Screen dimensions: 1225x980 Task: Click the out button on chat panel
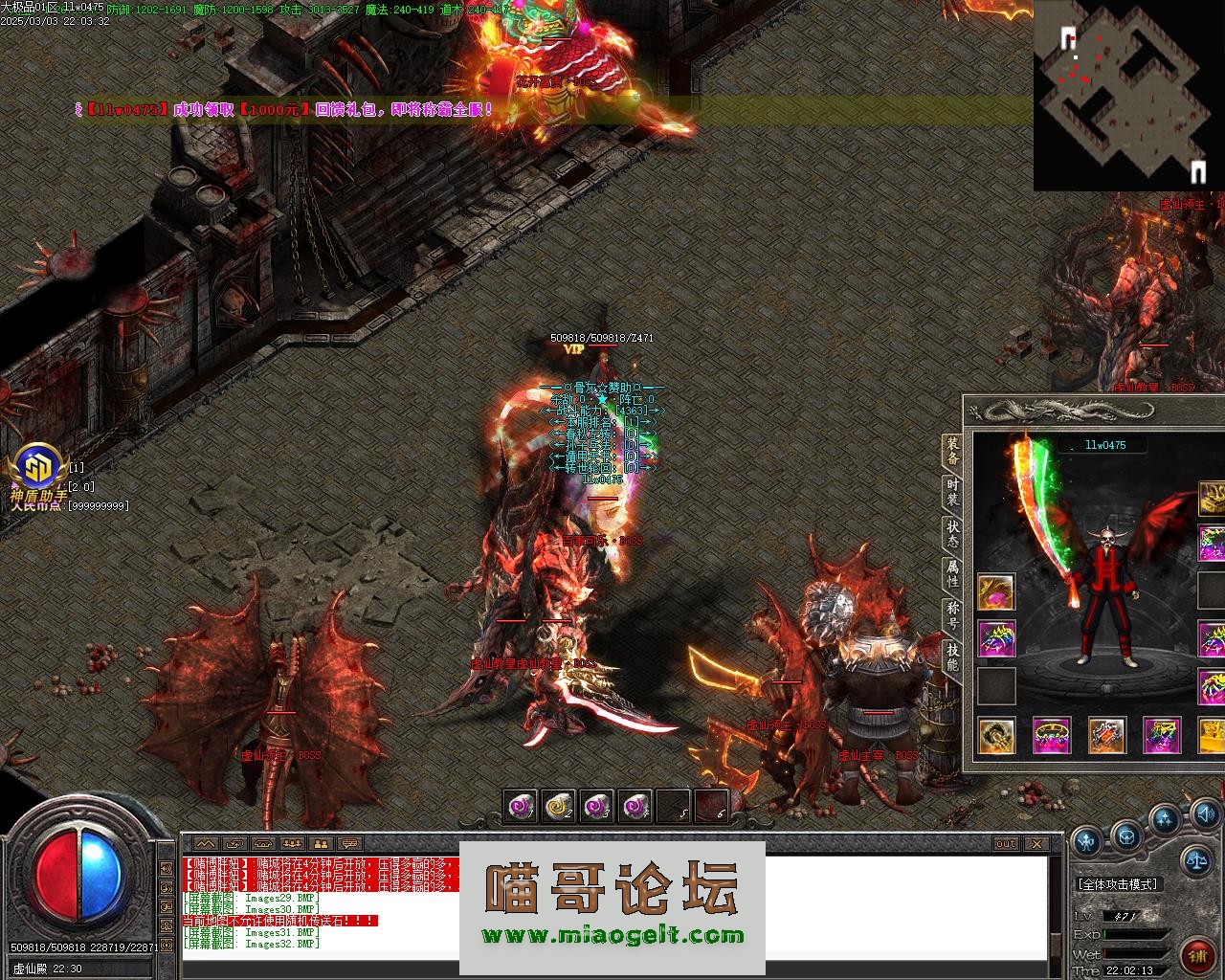pyautogui.click(x=1005, y=844)
